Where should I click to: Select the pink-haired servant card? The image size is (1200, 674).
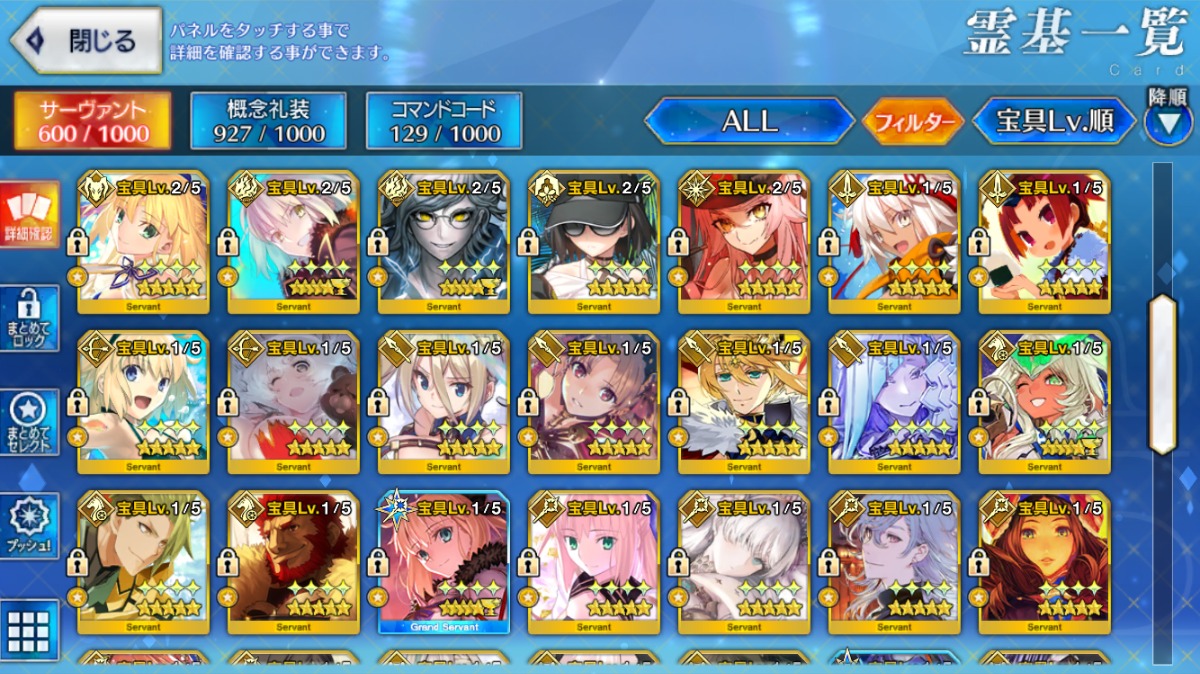594,562
